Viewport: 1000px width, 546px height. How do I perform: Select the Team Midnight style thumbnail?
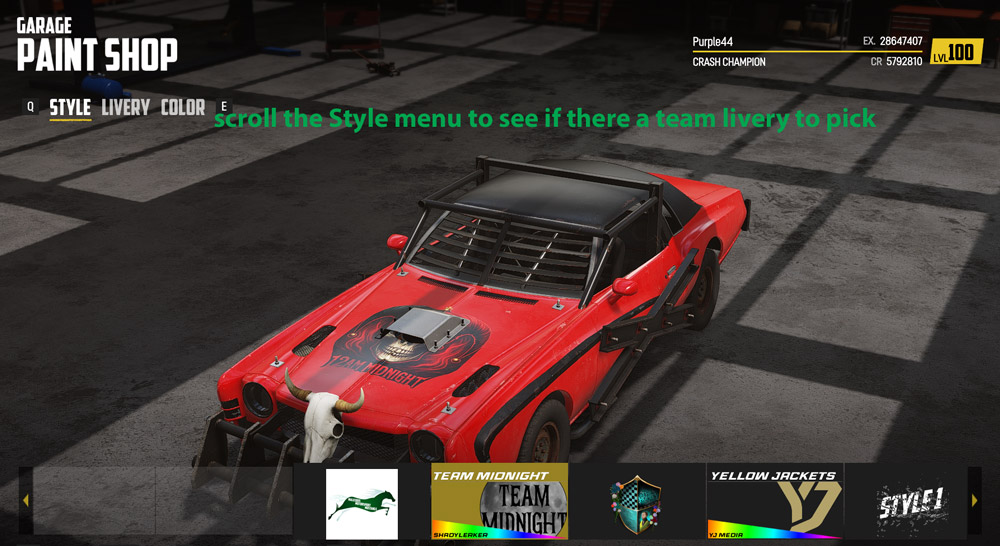(x=499, y=501)
